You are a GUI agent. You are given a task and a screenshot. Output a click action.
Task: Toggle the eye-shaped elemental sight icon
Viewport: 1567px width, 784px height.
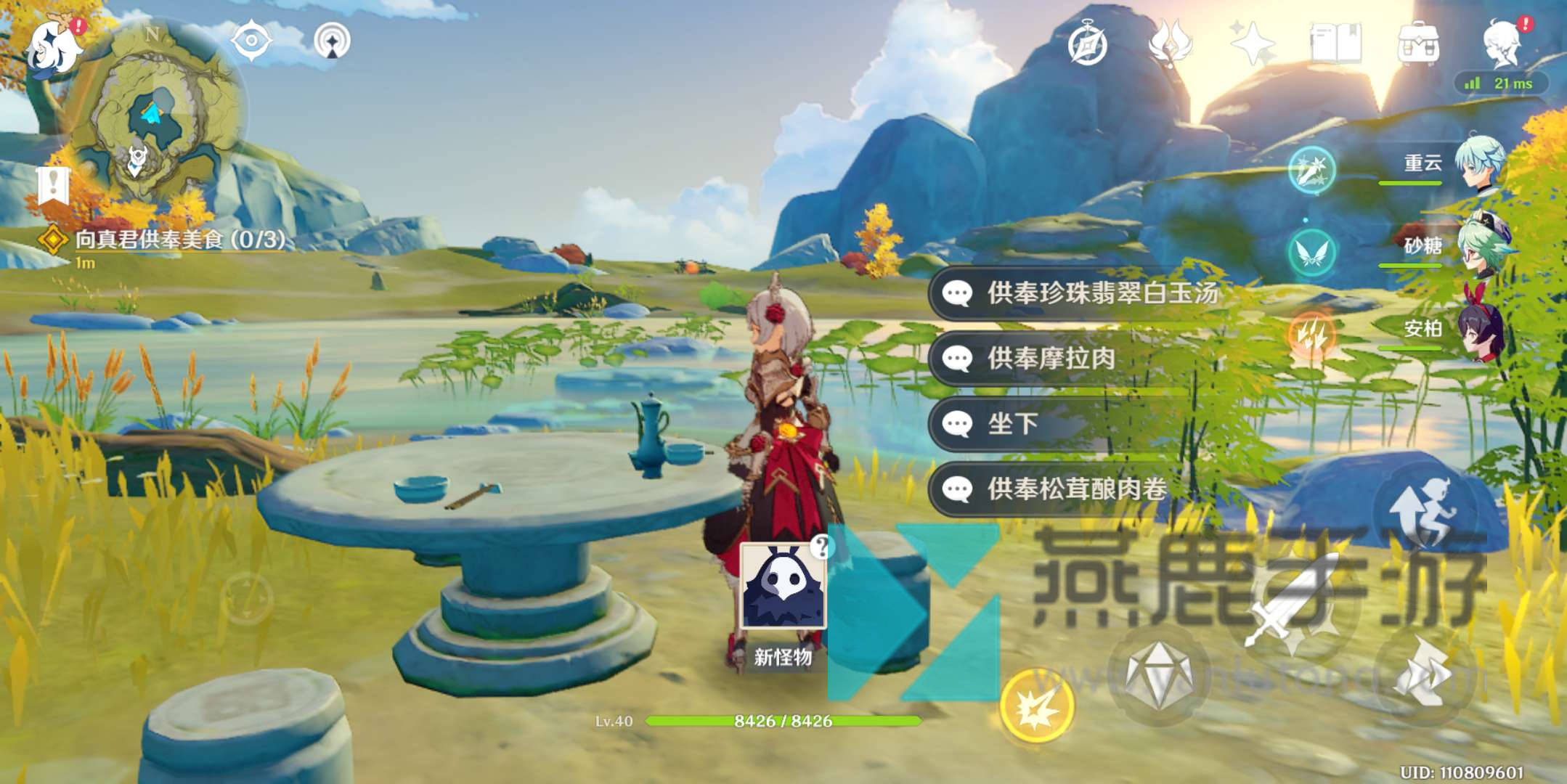(x=251, y=41)
